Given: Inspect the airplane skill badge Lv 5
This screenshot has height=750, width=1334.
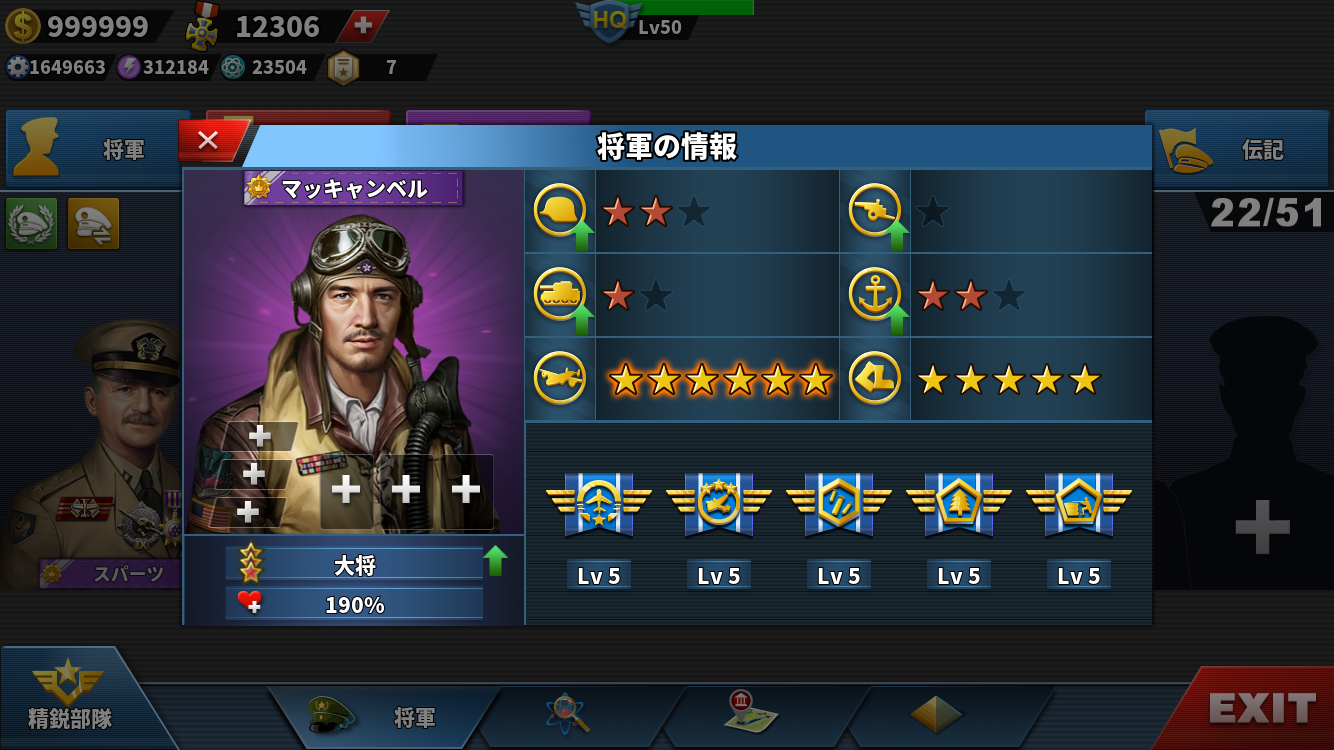Looking at the screenshot, I should pos(599,505).
